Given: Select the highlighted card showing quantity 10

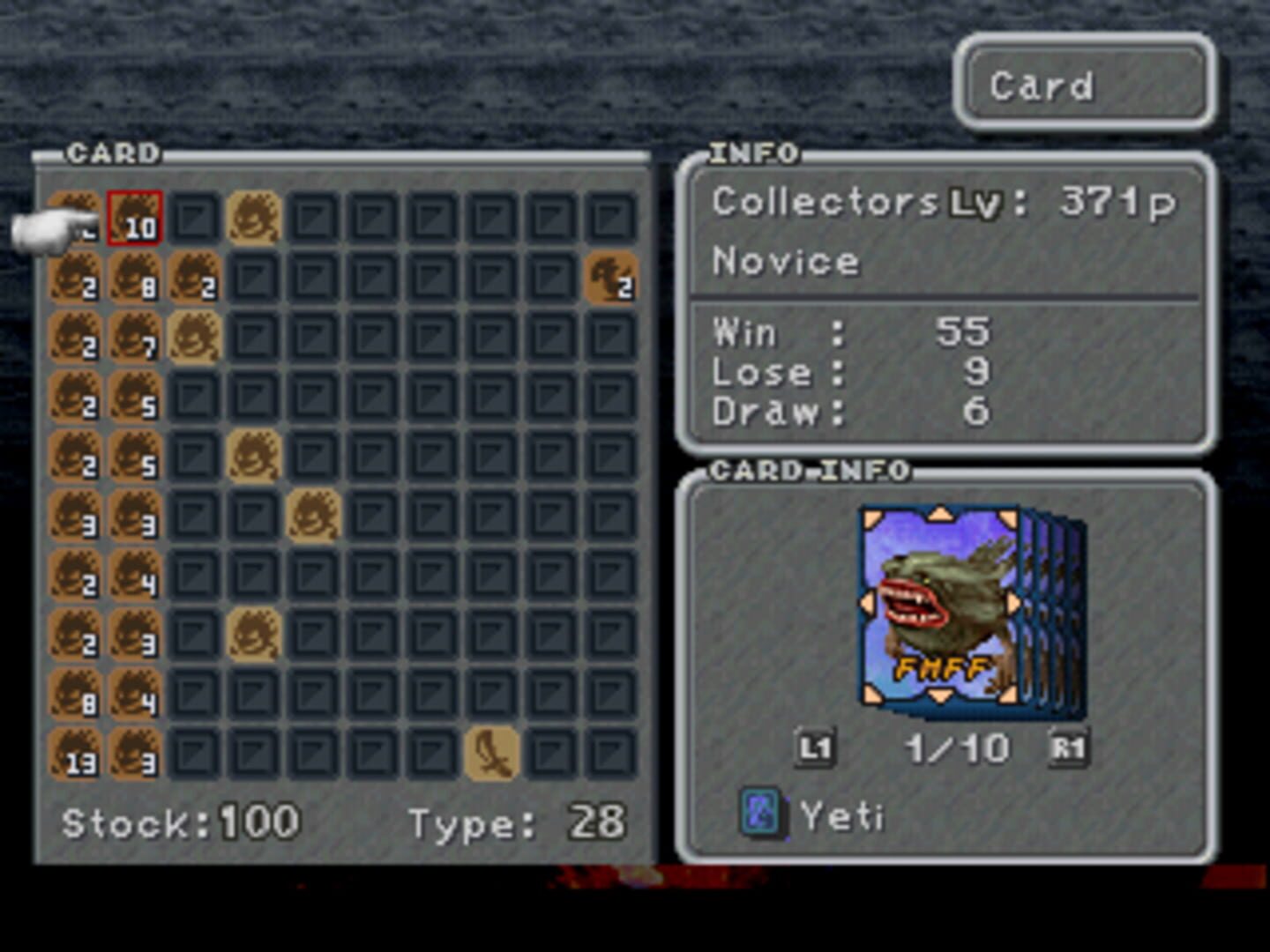Looking at the screenshot, I should (134, 220).
